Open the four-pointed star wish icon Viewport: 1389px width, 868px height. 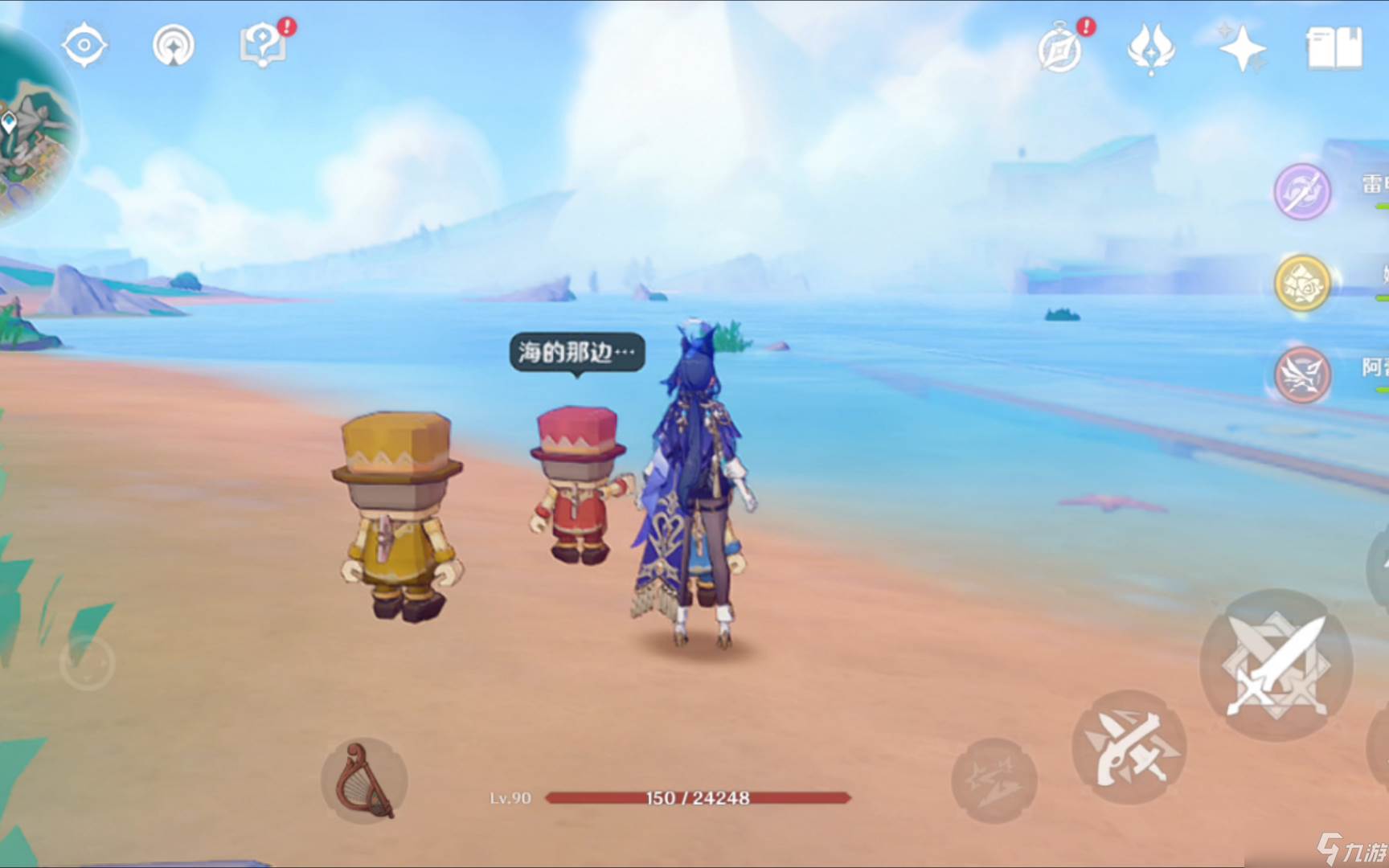click(x=1242, y=48)
